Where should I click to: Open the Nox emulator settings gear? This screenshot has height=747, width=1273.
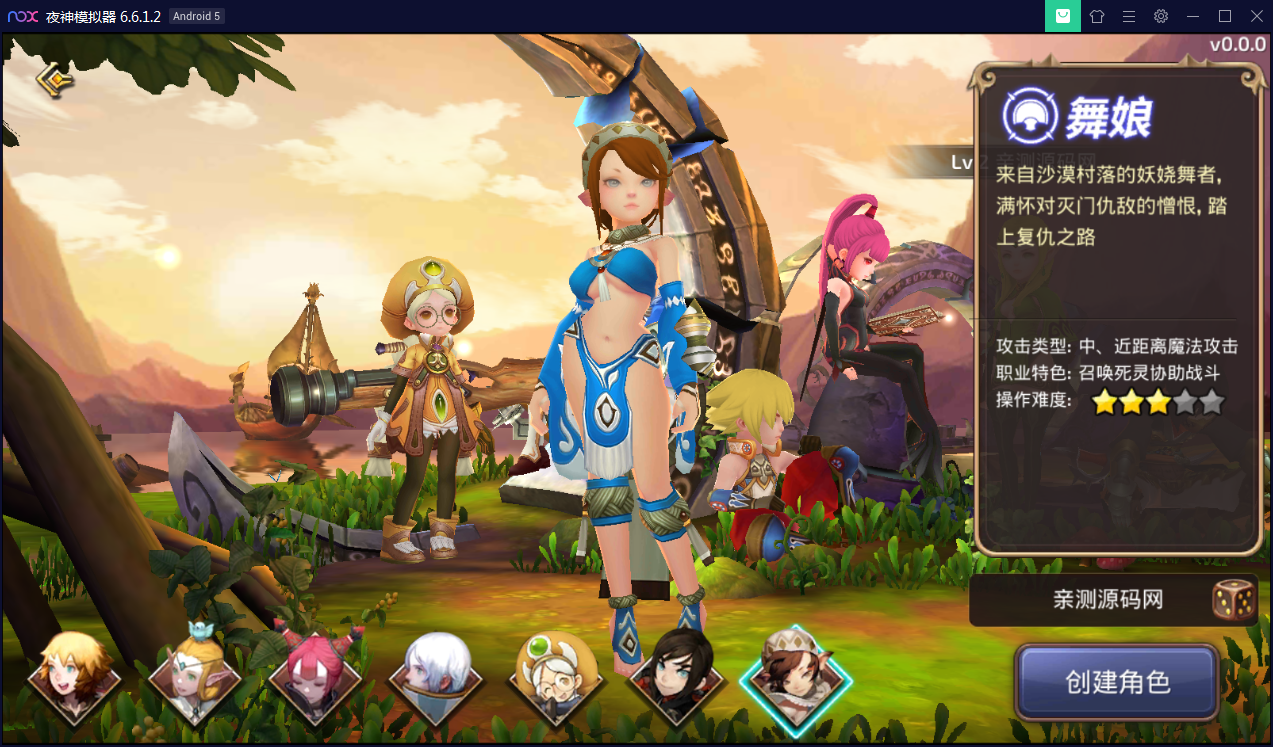(1161, 16)
